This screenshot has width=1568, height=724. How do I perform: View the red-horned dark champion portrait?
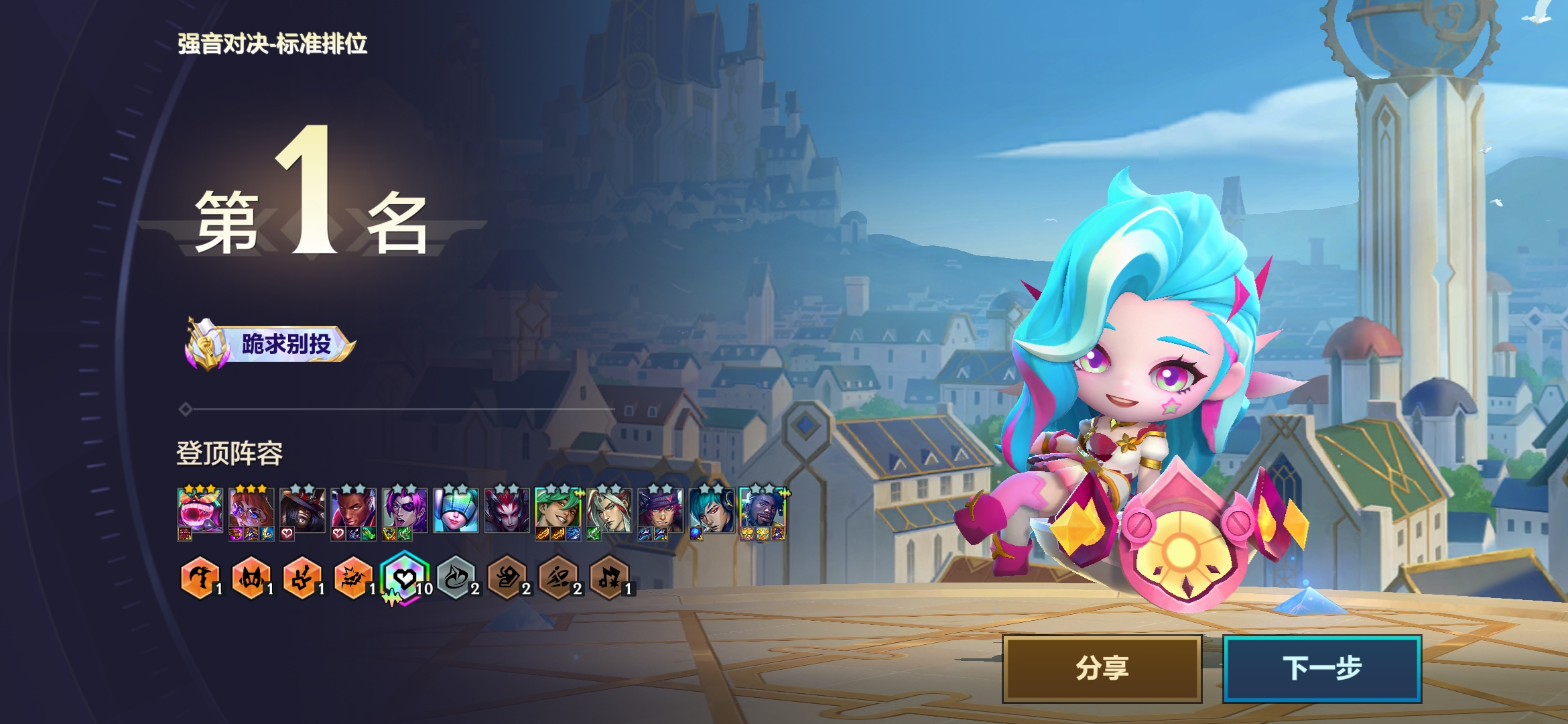coord(507,511)
